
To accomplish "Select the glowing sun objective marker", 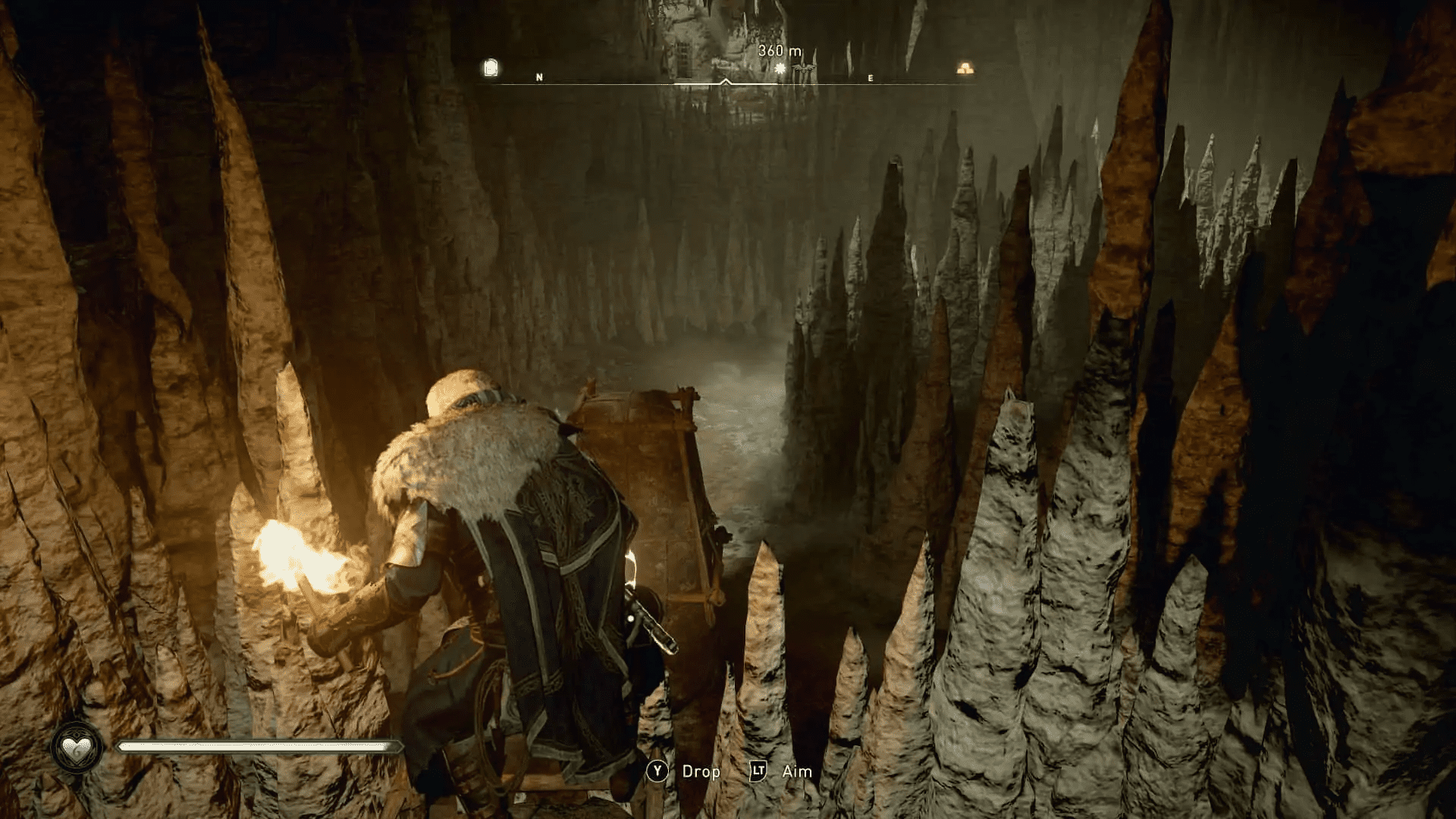I will 780,68.
